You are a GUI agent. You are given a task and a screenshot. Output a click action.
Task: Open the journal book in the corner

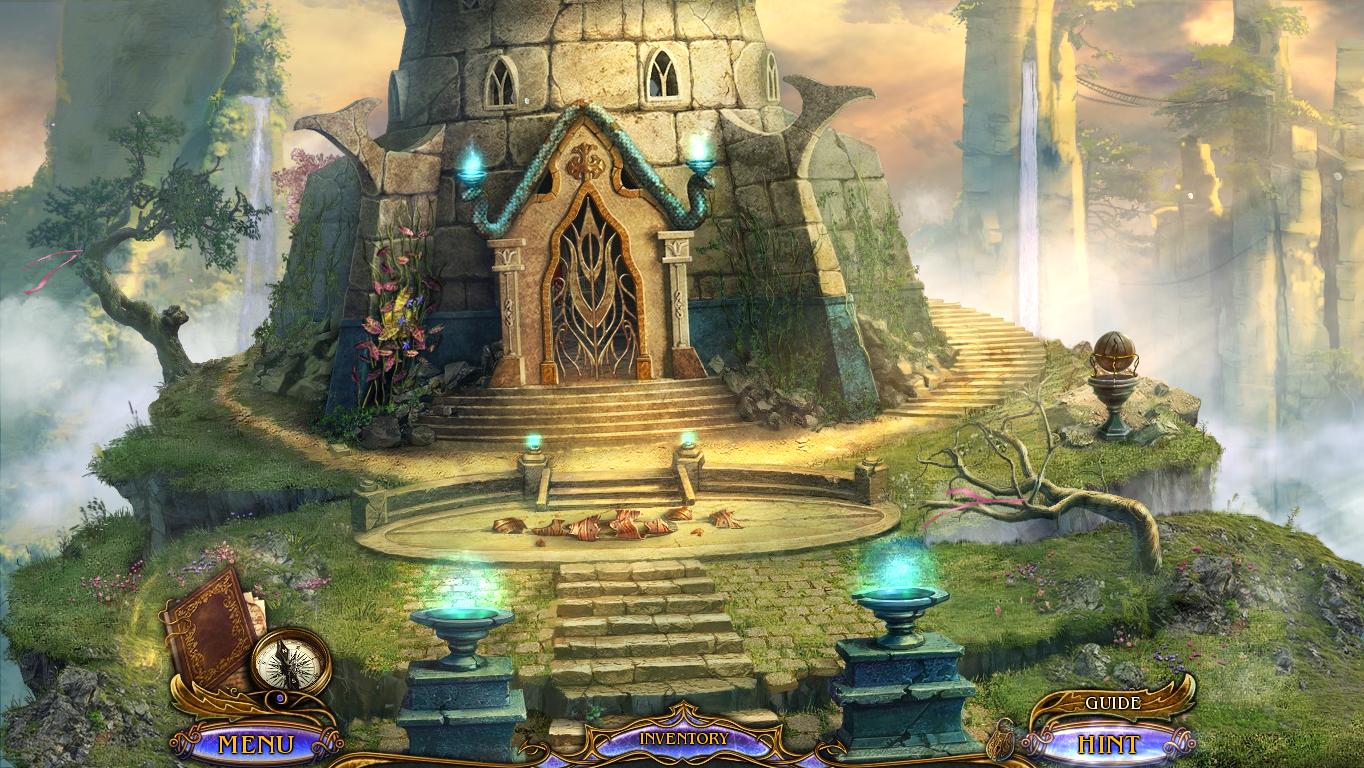pos(212,630)
